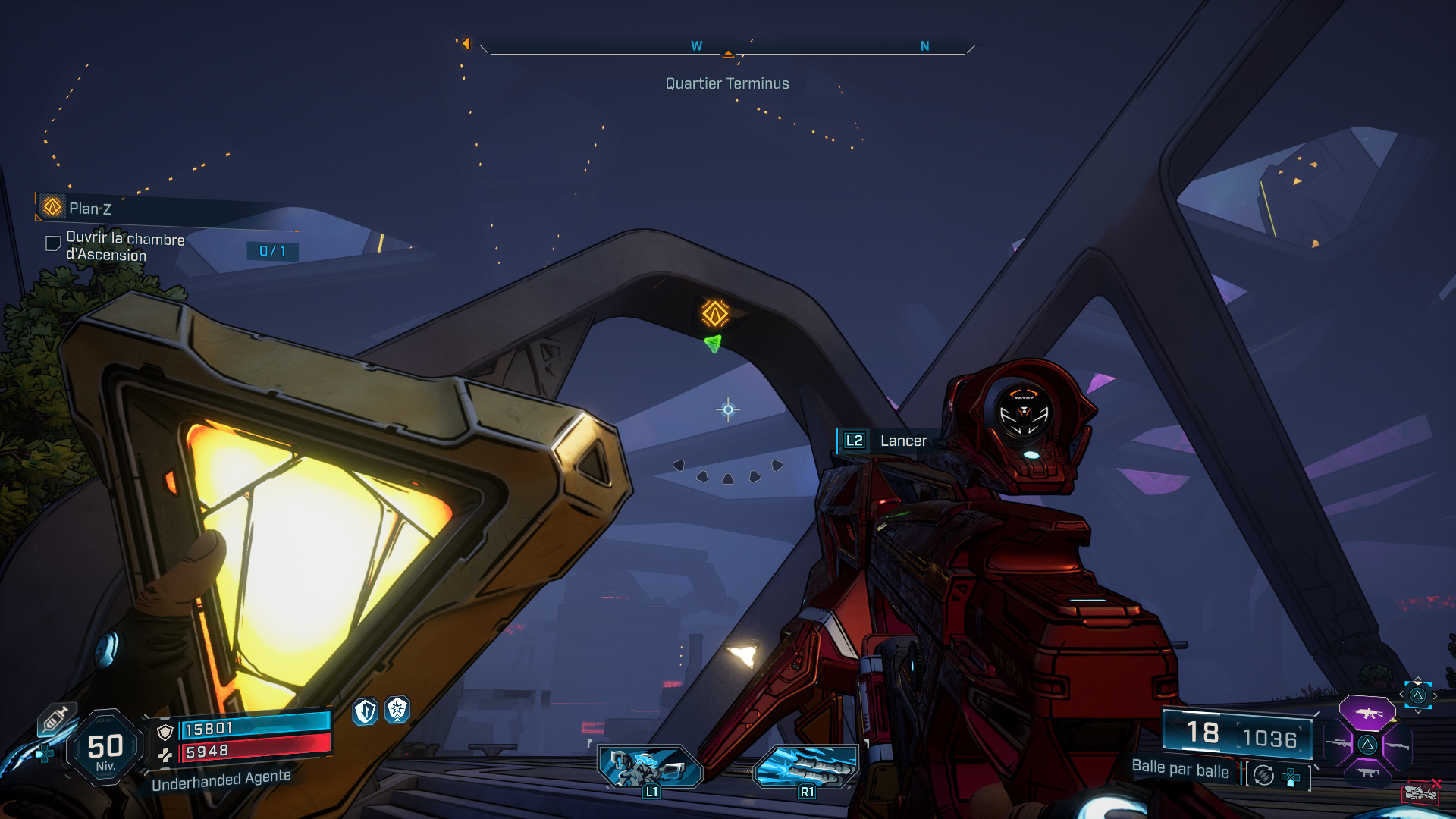Select the Plan Z mission icon
The height and width of the screenshot is (819, 1456).
[x=52, y=206]
